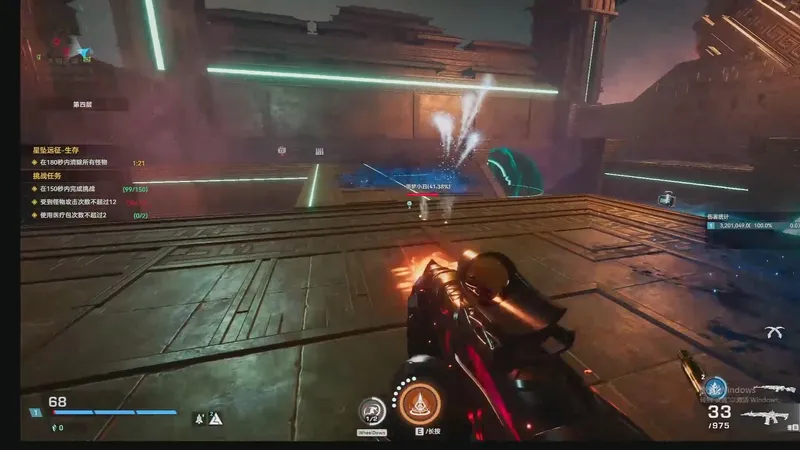This screenshot has height=450, width=800.
Task: Select the blue snowflake tactical skill icon
Action: (x=714, y=388)
